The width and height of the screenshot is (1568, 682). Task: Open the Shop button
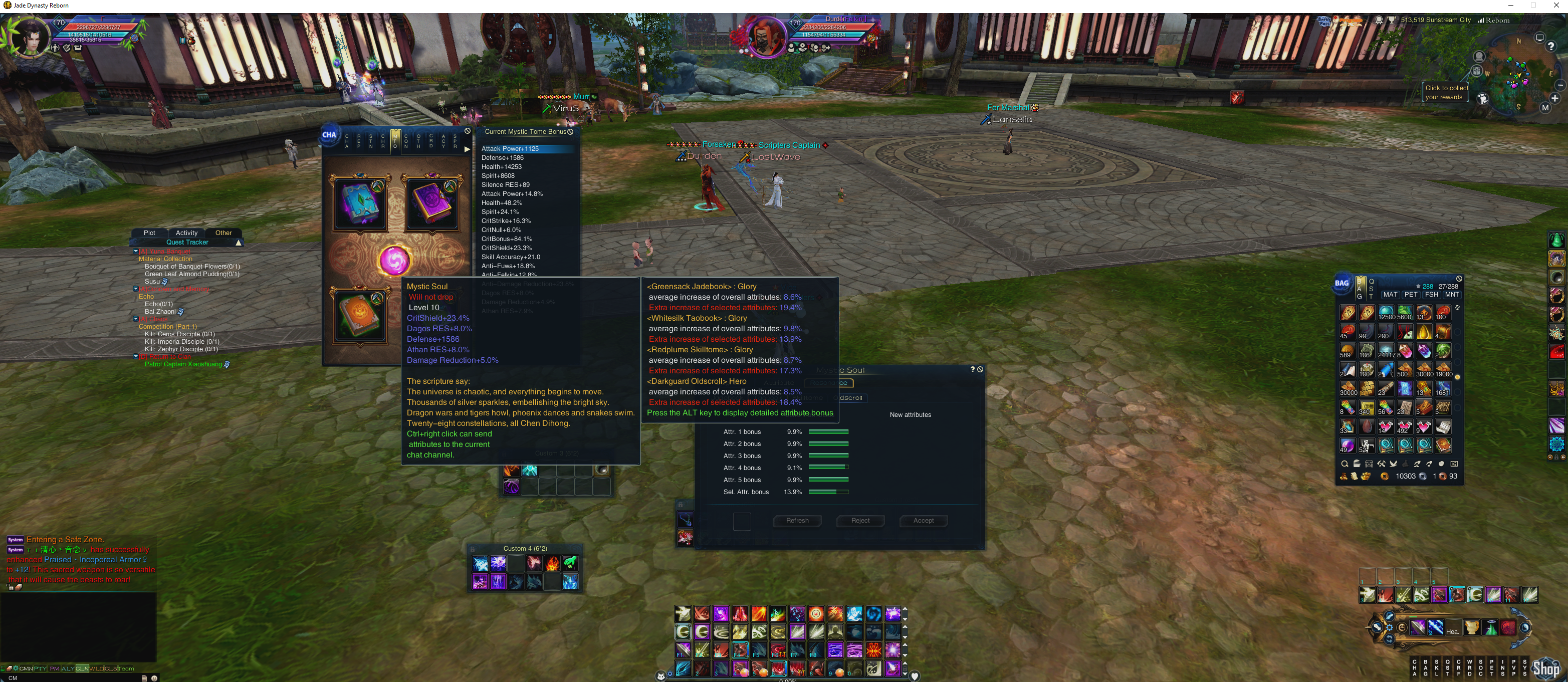click(1545, 669)
